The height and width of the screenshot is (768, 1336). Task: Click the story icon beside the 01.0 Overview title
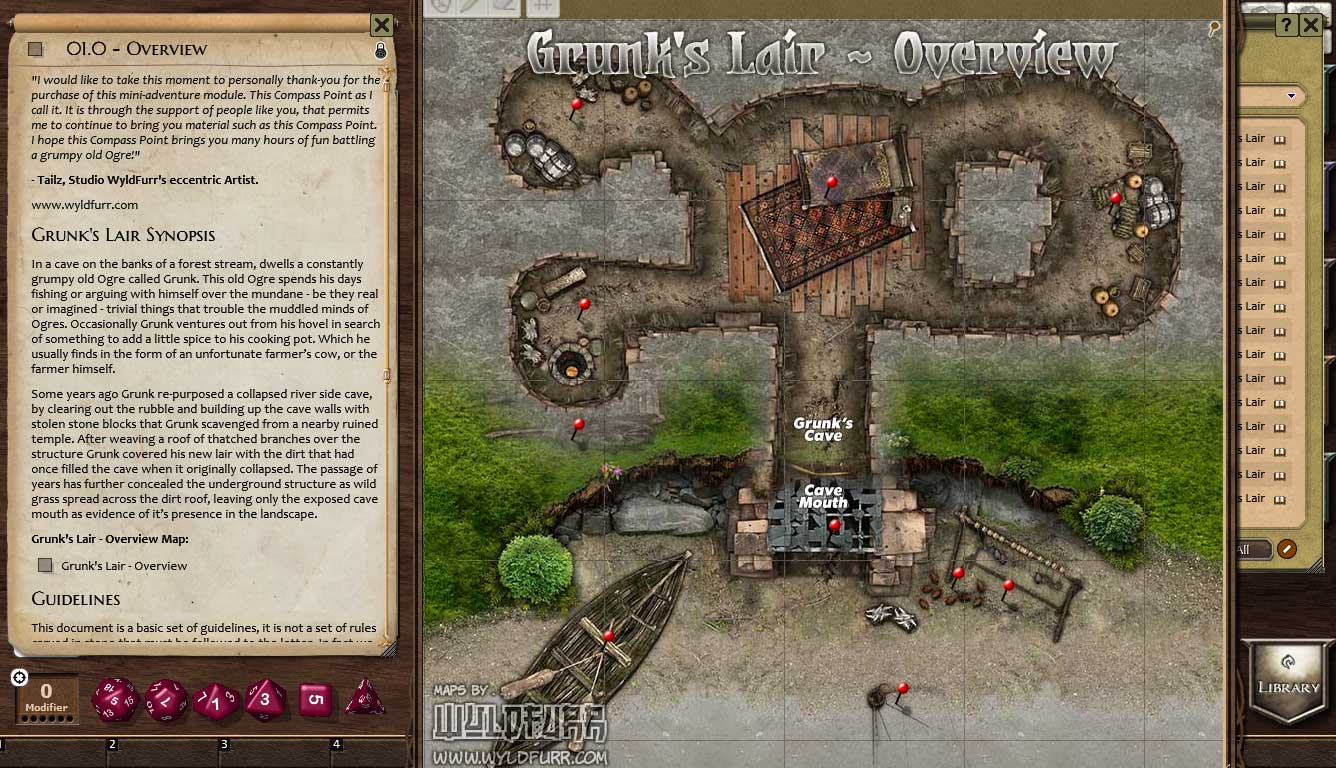(x=35, y=49)
